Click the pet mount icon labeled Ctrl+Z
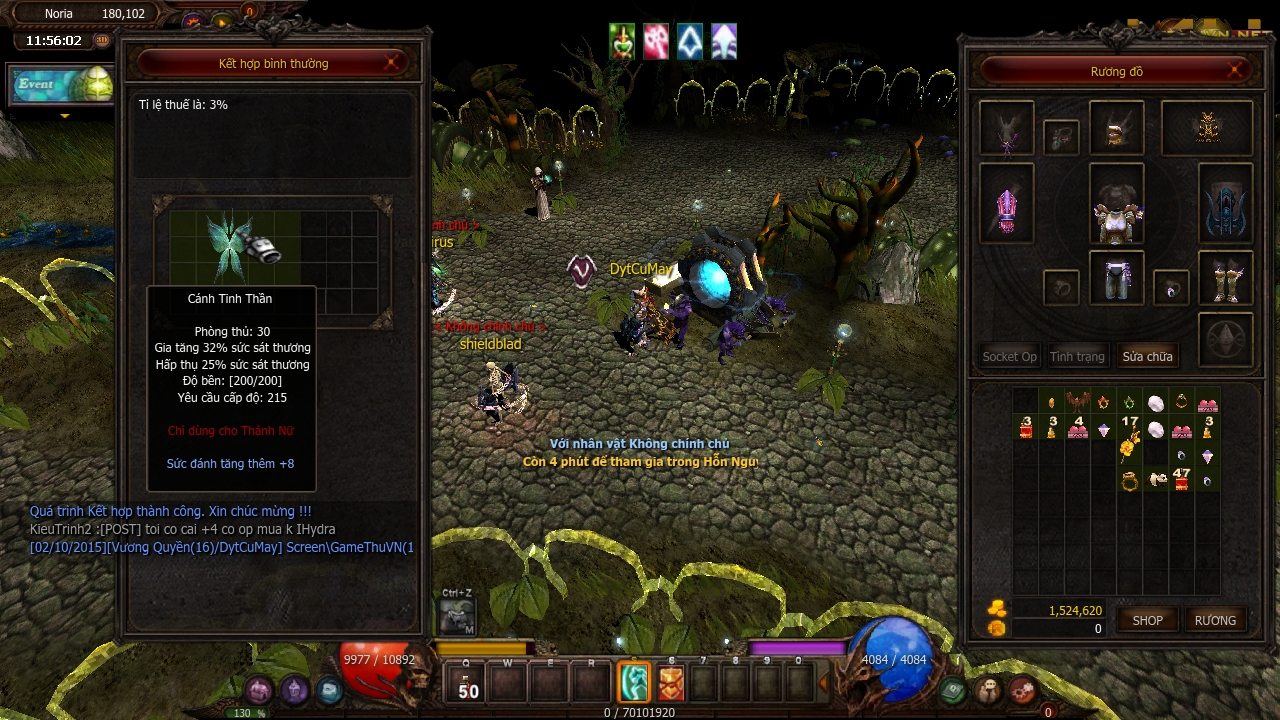 pyautogui.click(x=456, y=616)
